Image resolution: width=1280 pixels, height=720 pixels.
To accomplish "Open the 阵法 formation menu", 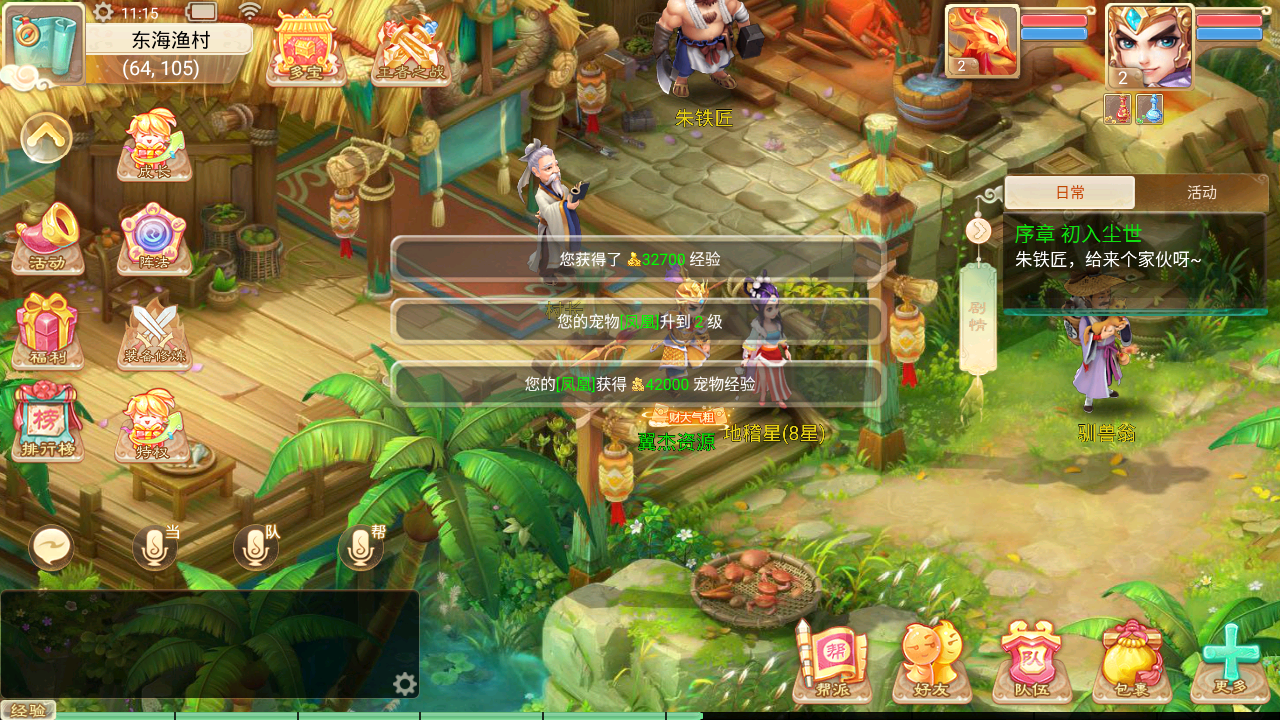I will (153, 238).
